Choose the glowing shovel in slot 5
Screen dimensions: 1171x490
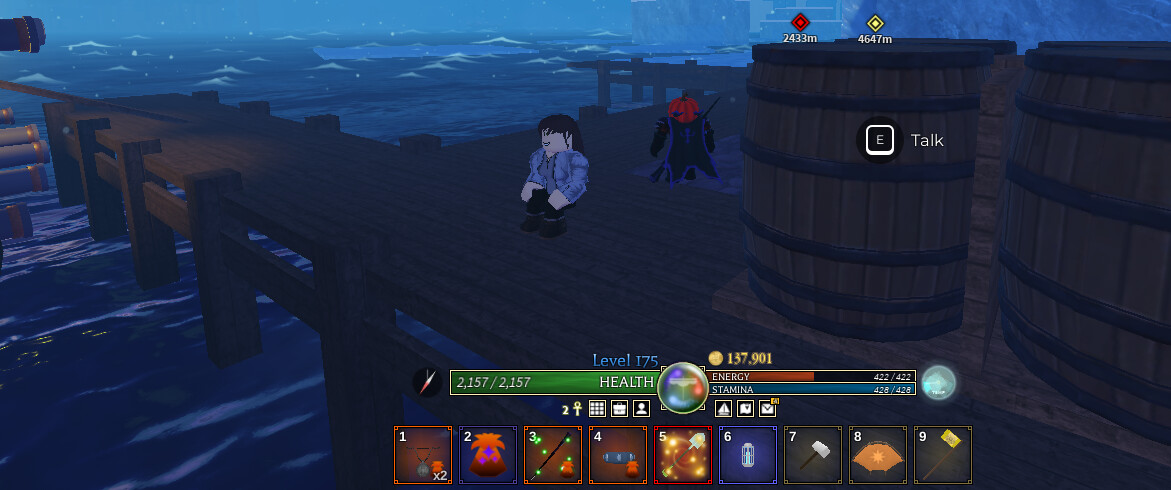pyautogui.click(x=683, y=455)
